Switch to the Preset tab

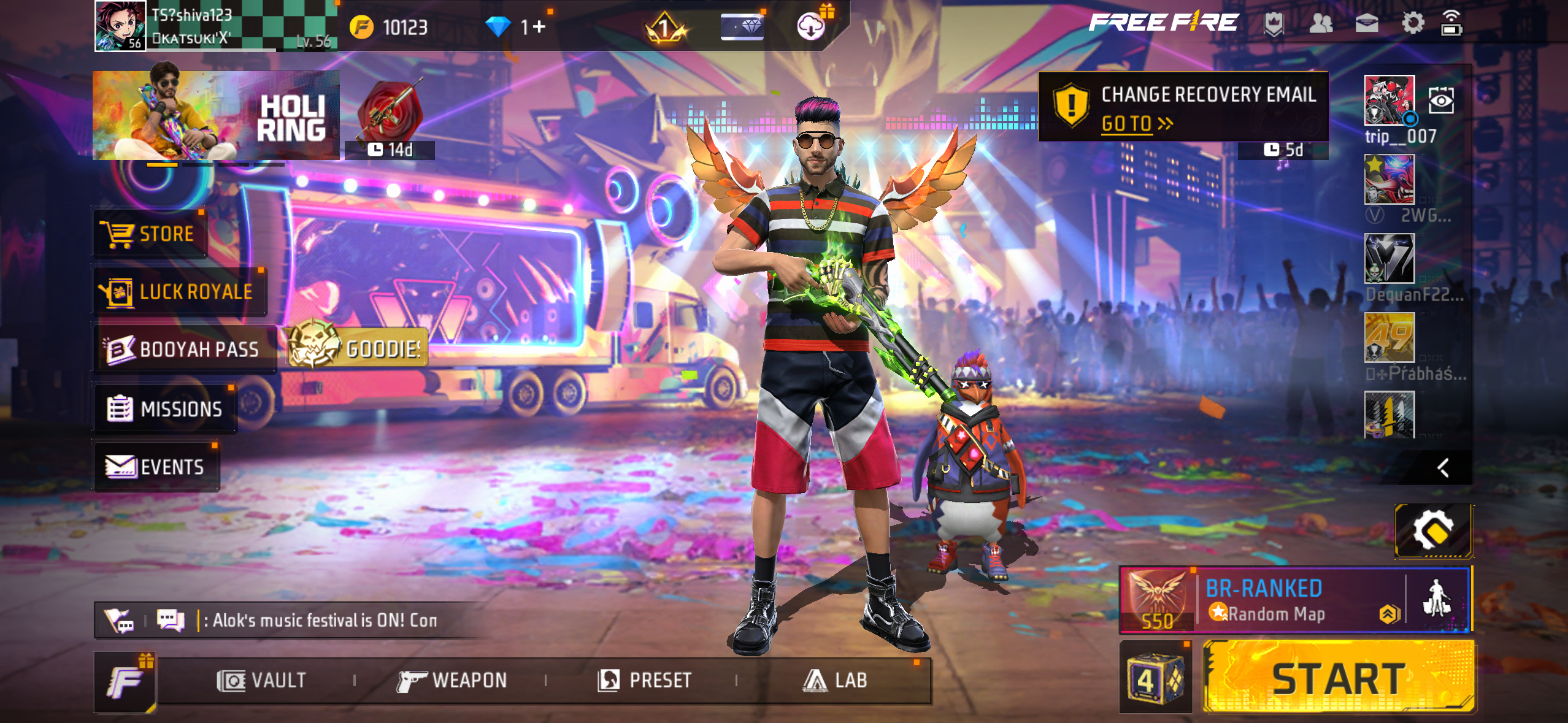[644, 679]
